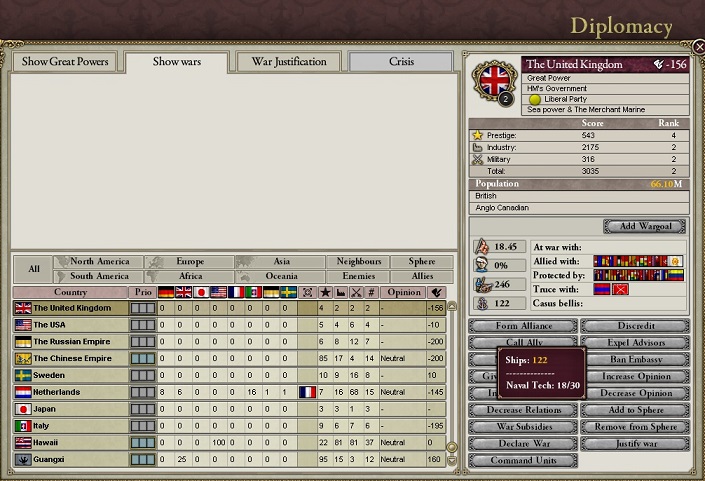Image resolution: width=705 pixels, height=481 pixels.
Task: Click the Add Wargoal button
Action: 645,227
